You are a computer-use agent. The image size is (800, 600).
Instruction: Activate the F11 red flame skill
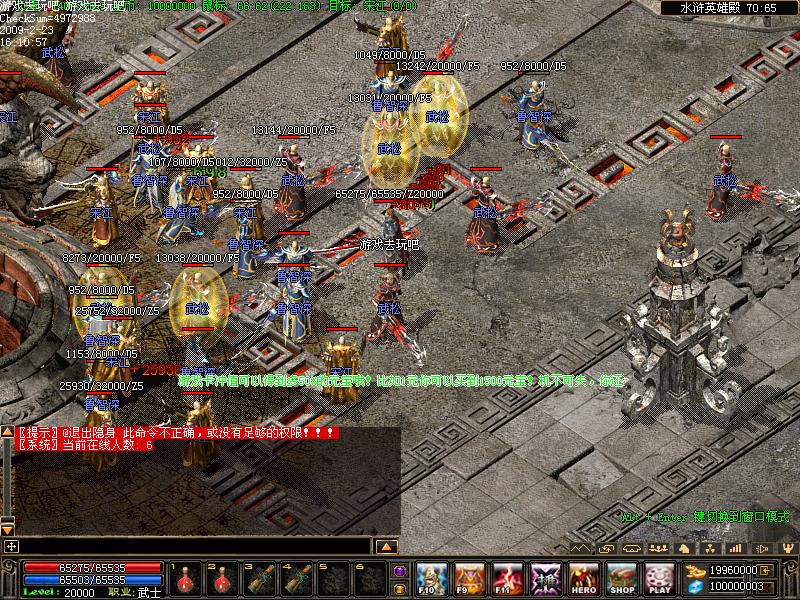[x=508, y=578]
